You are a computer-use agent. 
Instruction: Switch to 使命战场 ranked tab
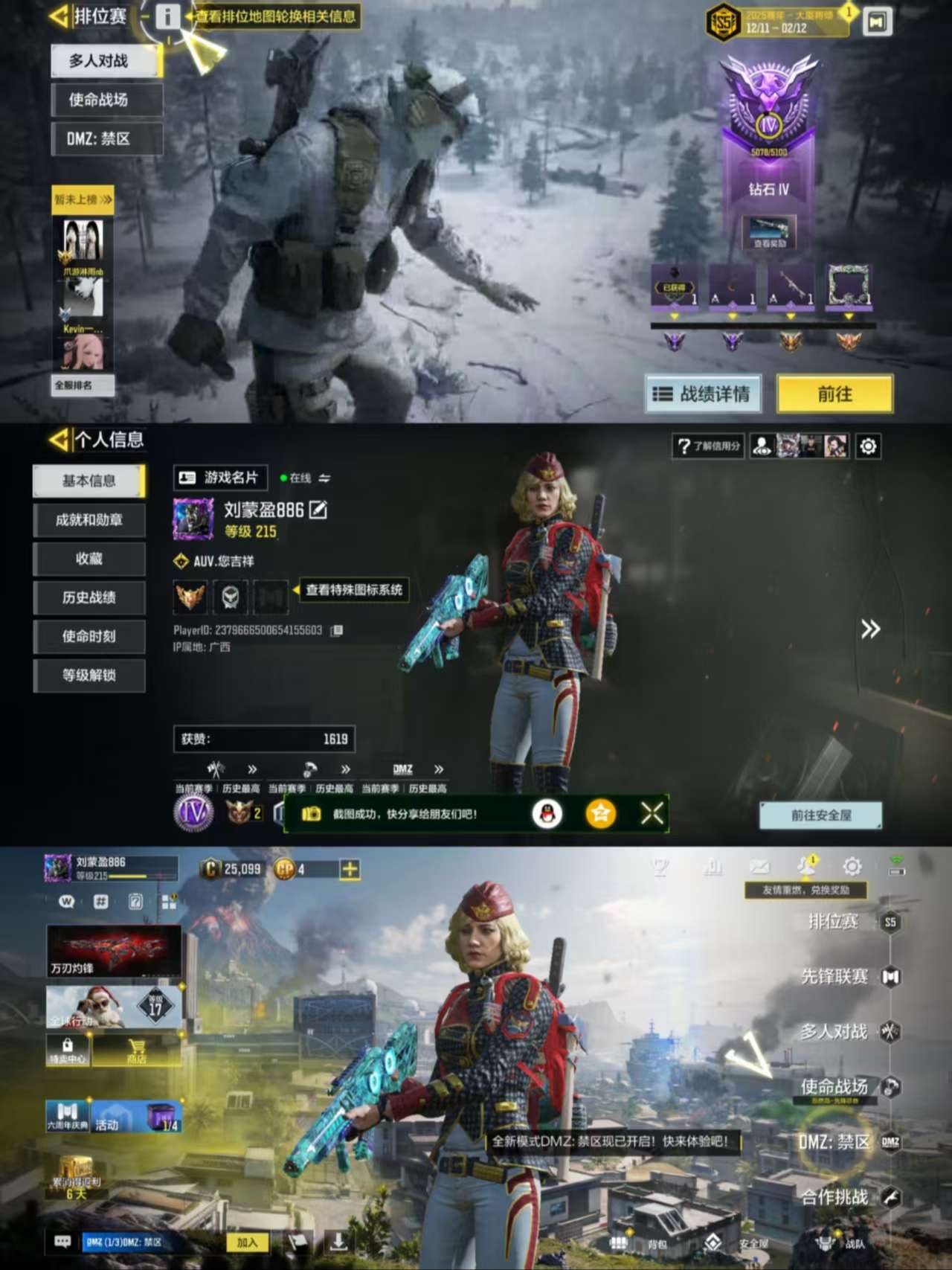pyautogui.click(x=106, y=100)
